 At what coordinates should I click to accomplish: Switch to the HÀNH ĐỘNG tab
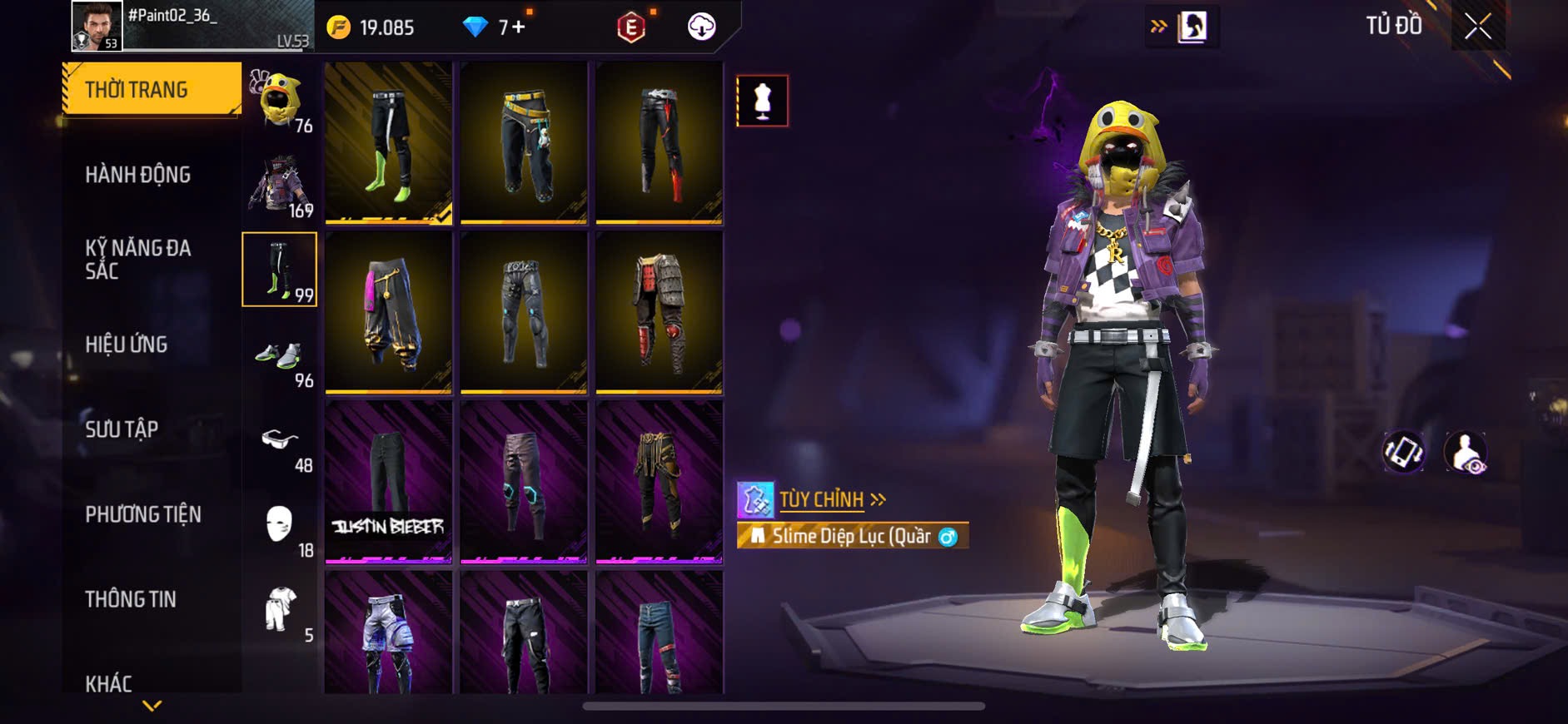[x=138, y=175]
